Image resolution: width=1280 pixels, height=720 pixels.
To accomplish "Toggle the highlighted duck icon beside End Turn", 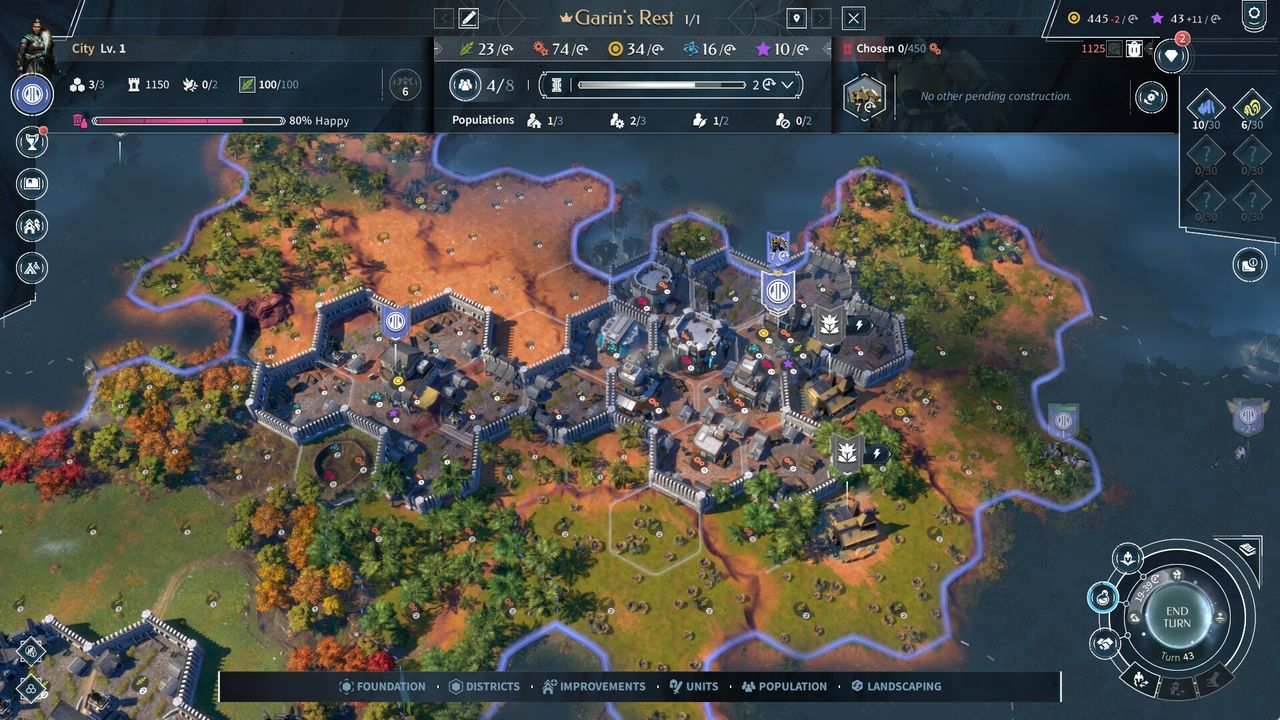I will (1103, 597).
